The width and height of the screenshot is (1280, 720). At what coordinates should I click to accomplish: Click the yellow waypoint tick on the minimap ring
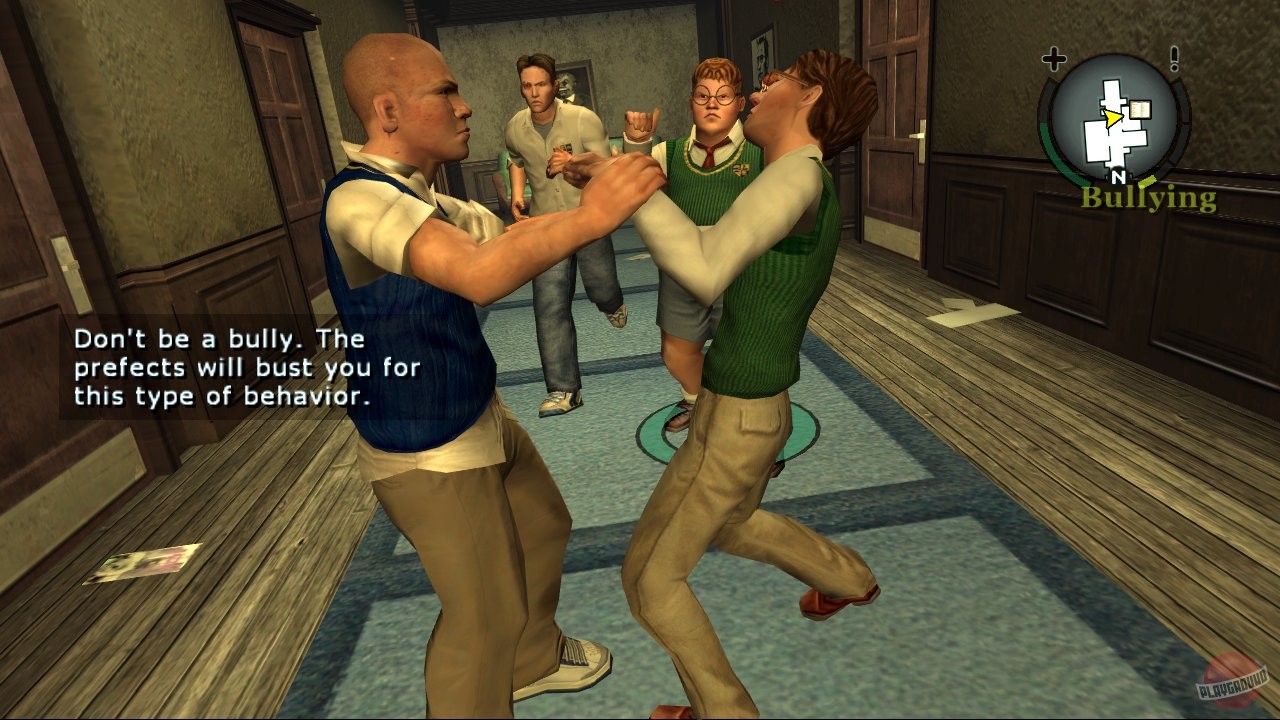click(1147, 182)
